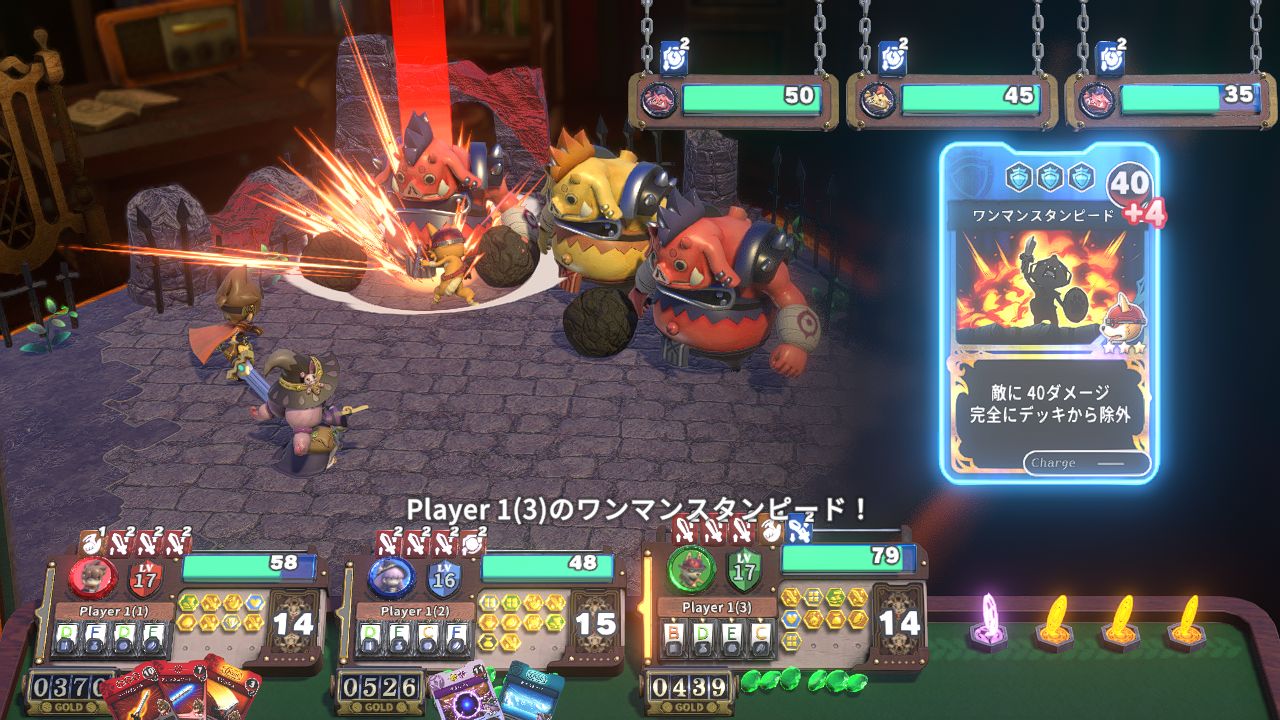The height and width of the screenshot is (720, 1280).
Task: Click the red +4 badge on the card
Action: tap(1143, 211)
